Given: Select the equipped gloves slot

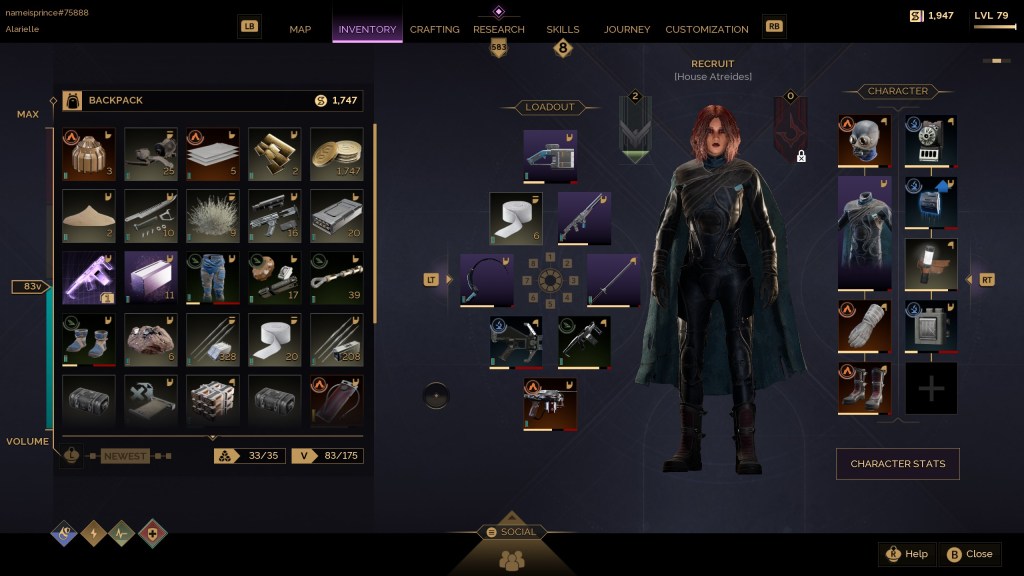Looking at the screenshot, I should tap(863, 327).
